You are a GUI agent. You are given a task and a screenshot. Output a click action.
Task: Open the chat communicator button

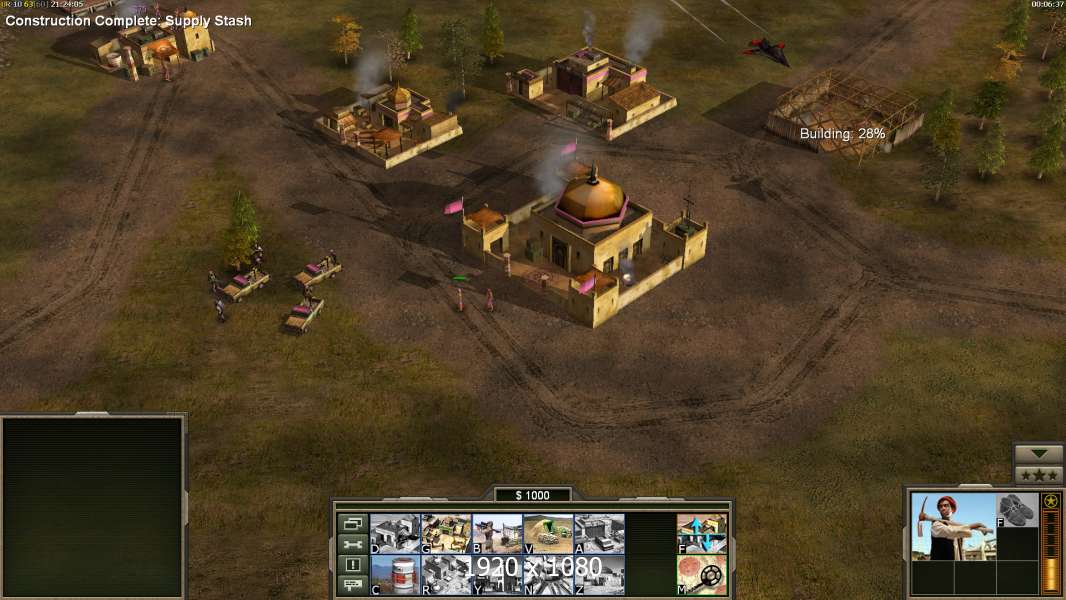coord(352,586)
